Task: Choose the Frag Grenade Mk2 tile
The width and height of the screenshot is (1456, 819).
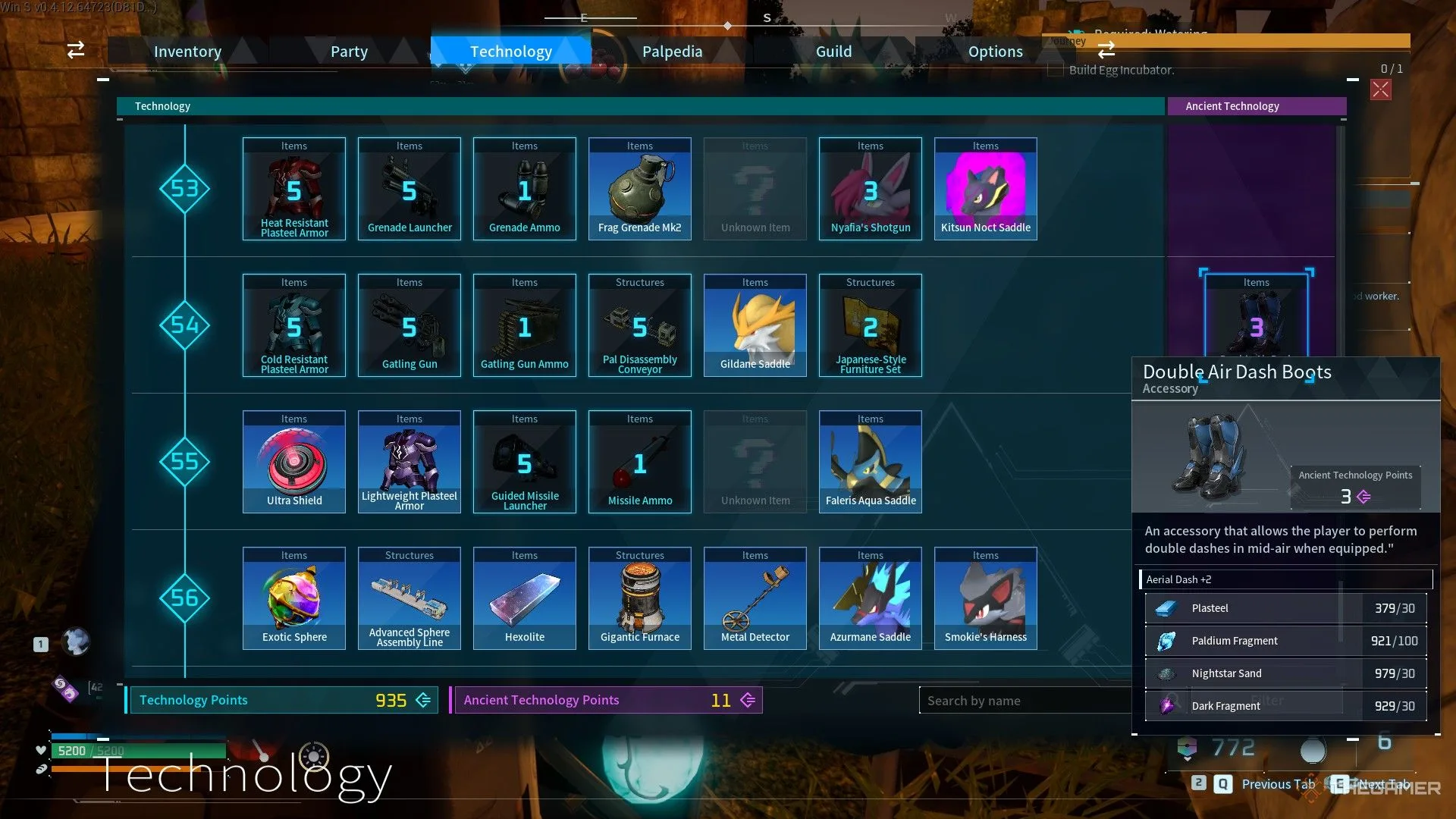Action: click(640, 189)
